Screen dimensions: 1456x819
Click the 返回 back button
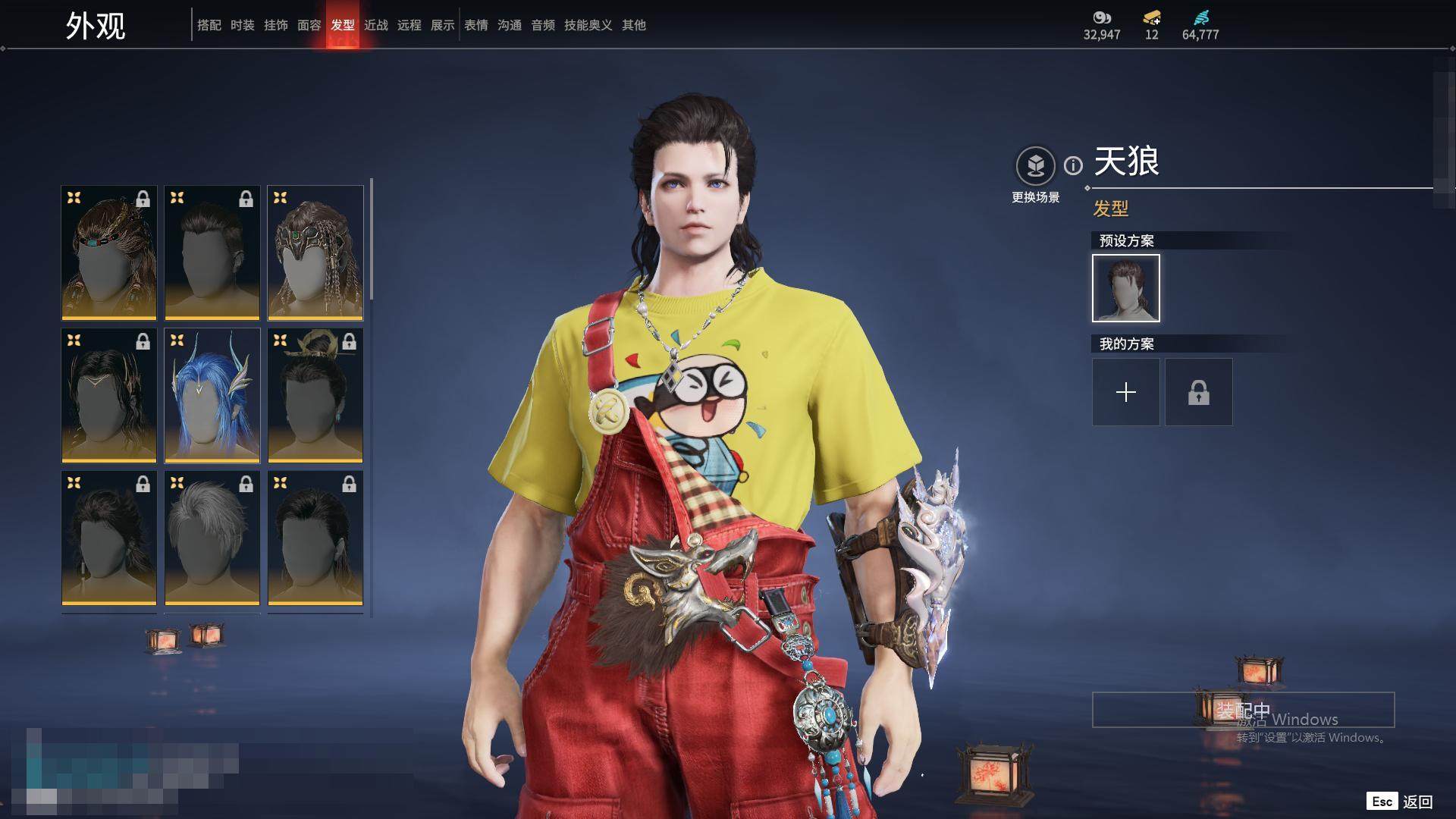pos(1417,802)
